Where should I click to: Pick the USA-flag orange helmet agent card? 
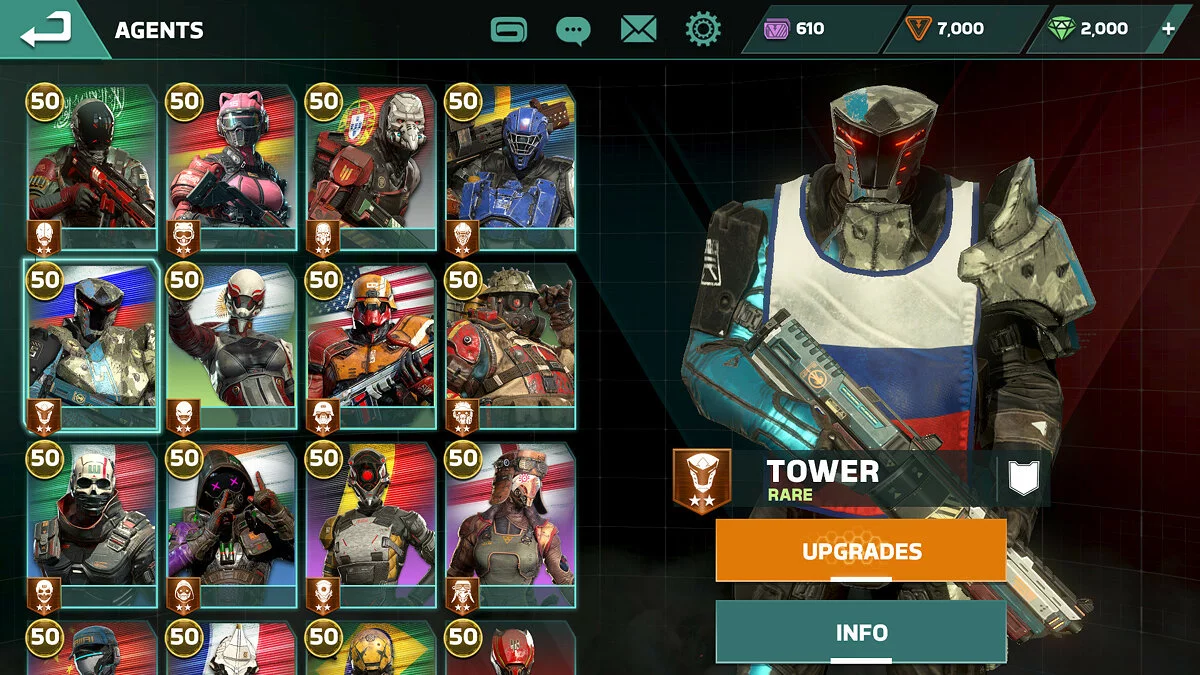pos(371,346)
